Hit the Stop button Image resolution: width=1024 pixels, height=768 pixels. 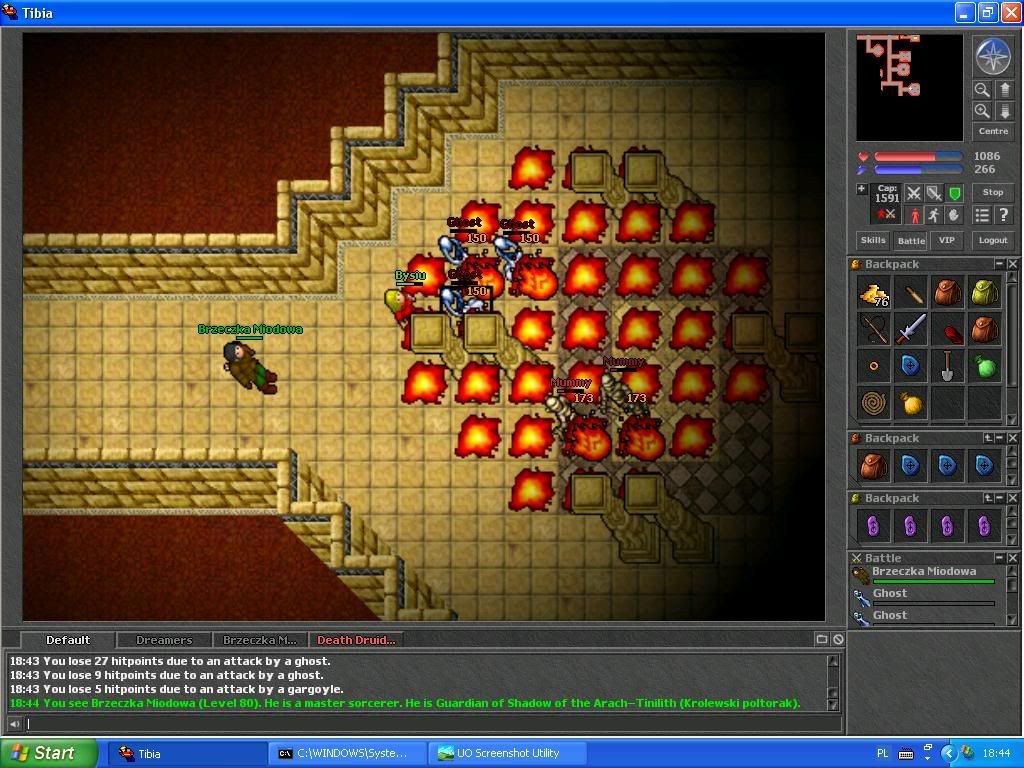click(993, 192)
